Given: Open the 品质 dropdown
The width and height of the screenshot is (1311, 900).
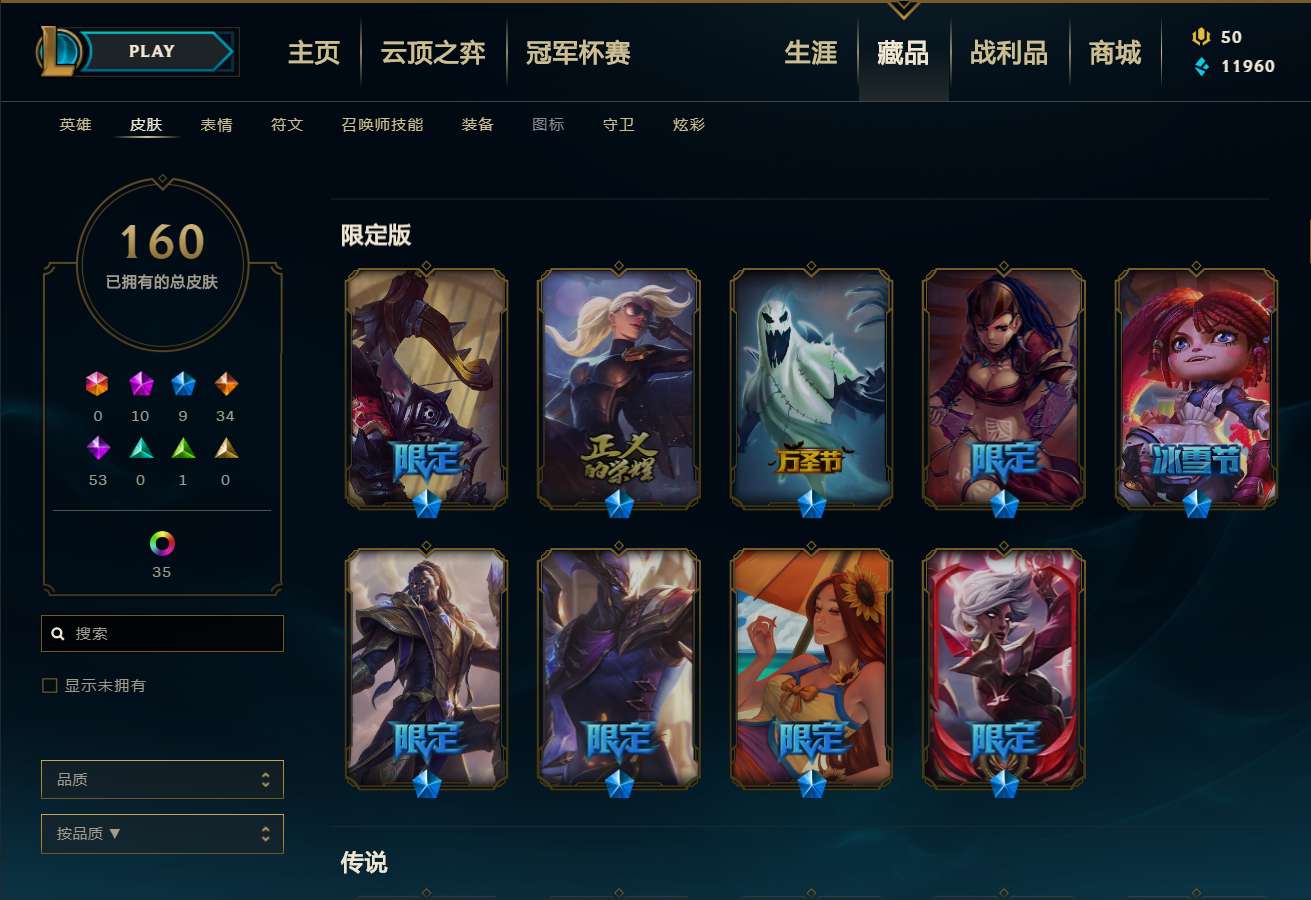Looking at the screenshot, I should 162,779.
